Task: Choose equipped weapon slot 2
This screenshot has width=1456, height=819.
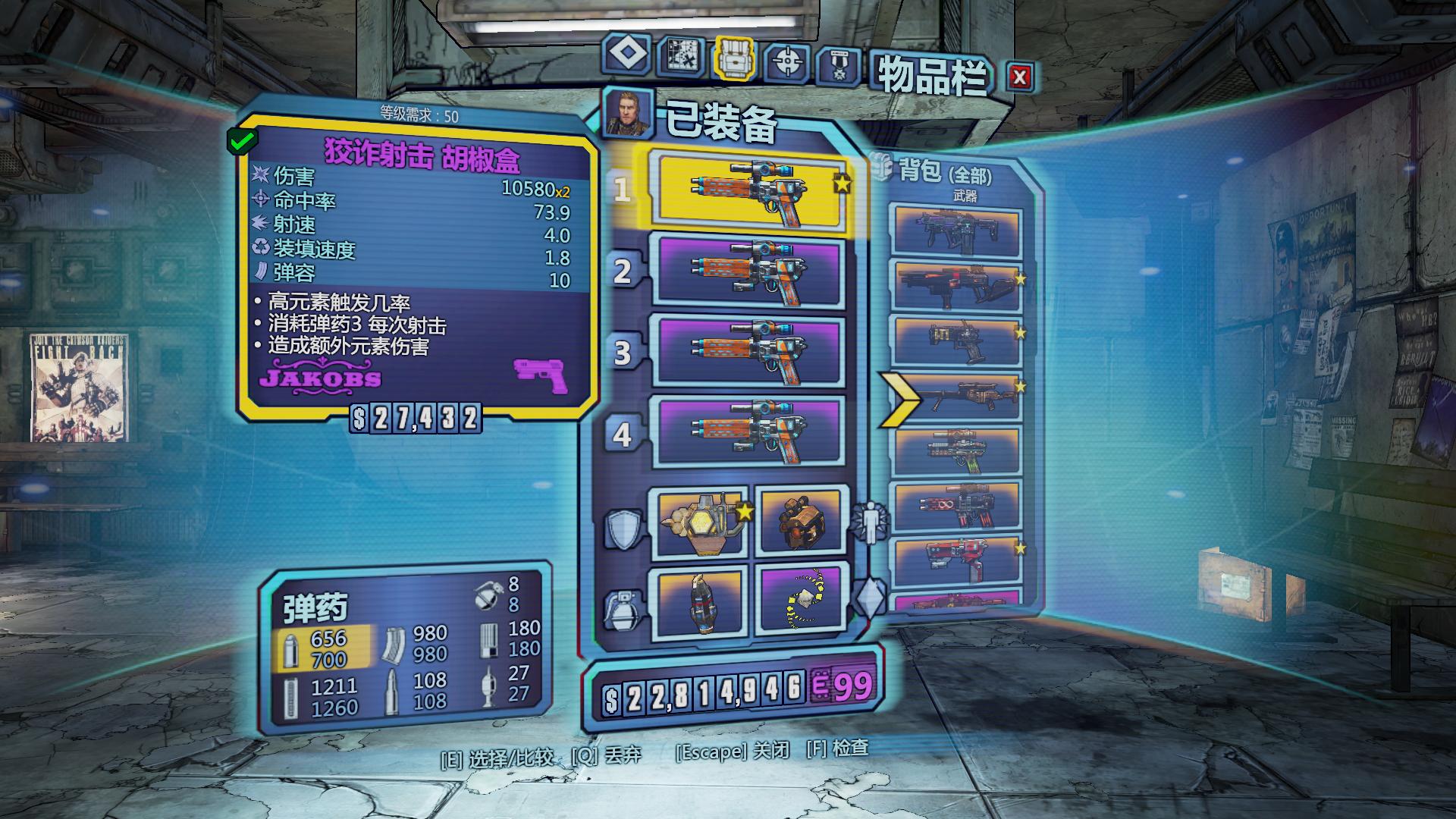Action: tap(751, 271)
